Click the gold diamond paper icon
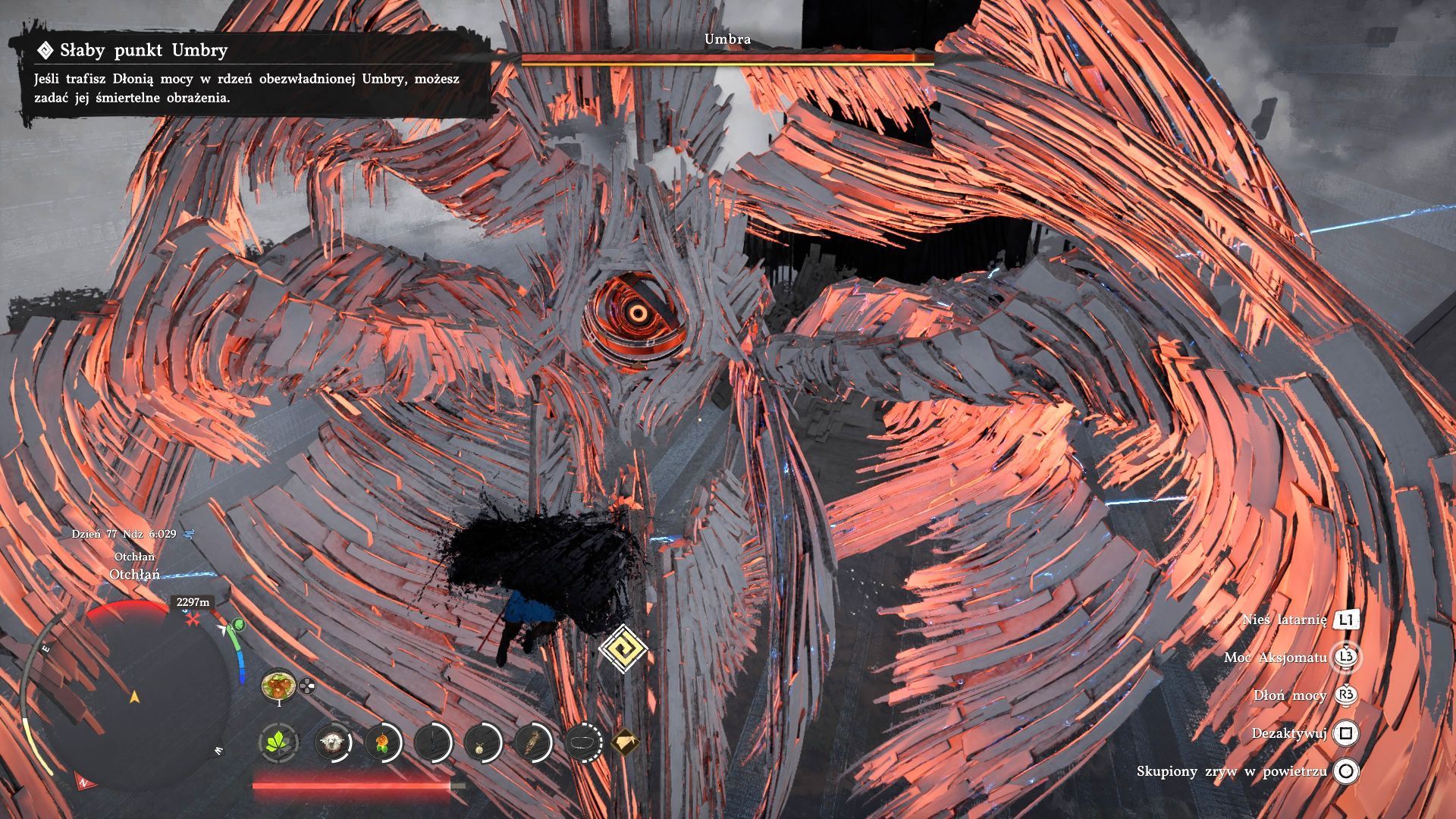This screenshot has width=1456, height=819. (x=625, y=742)
